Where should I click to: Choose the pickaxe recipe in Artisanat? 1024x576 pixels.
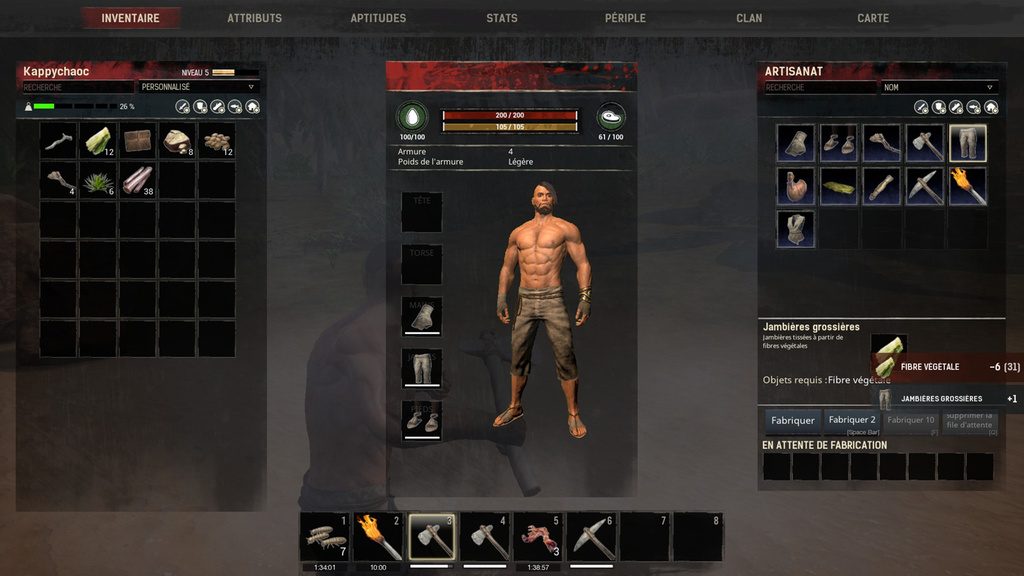click(924, 186)
